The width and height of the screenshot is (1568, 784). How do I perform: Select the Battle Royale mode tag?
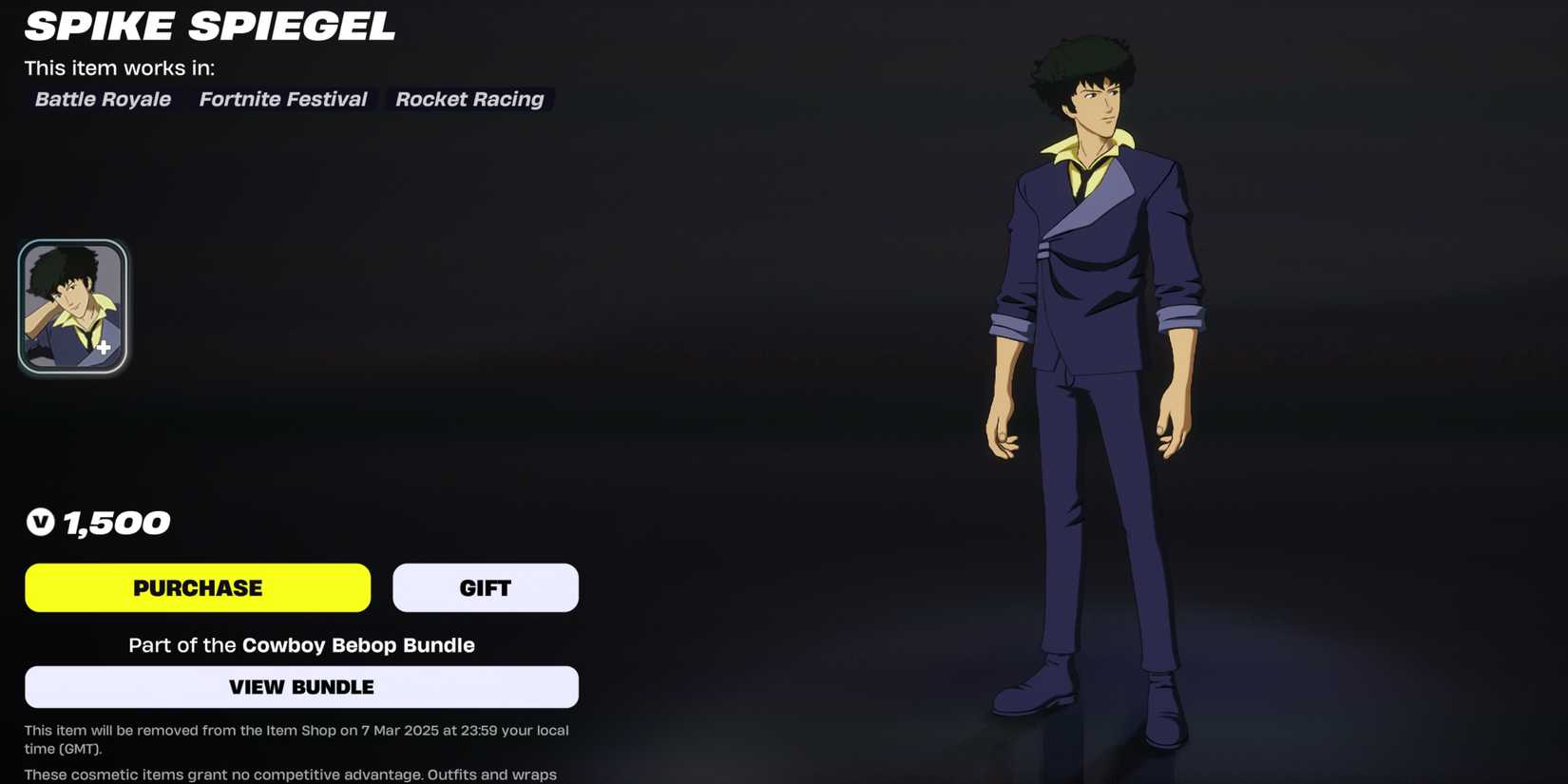tap(102, 99)
